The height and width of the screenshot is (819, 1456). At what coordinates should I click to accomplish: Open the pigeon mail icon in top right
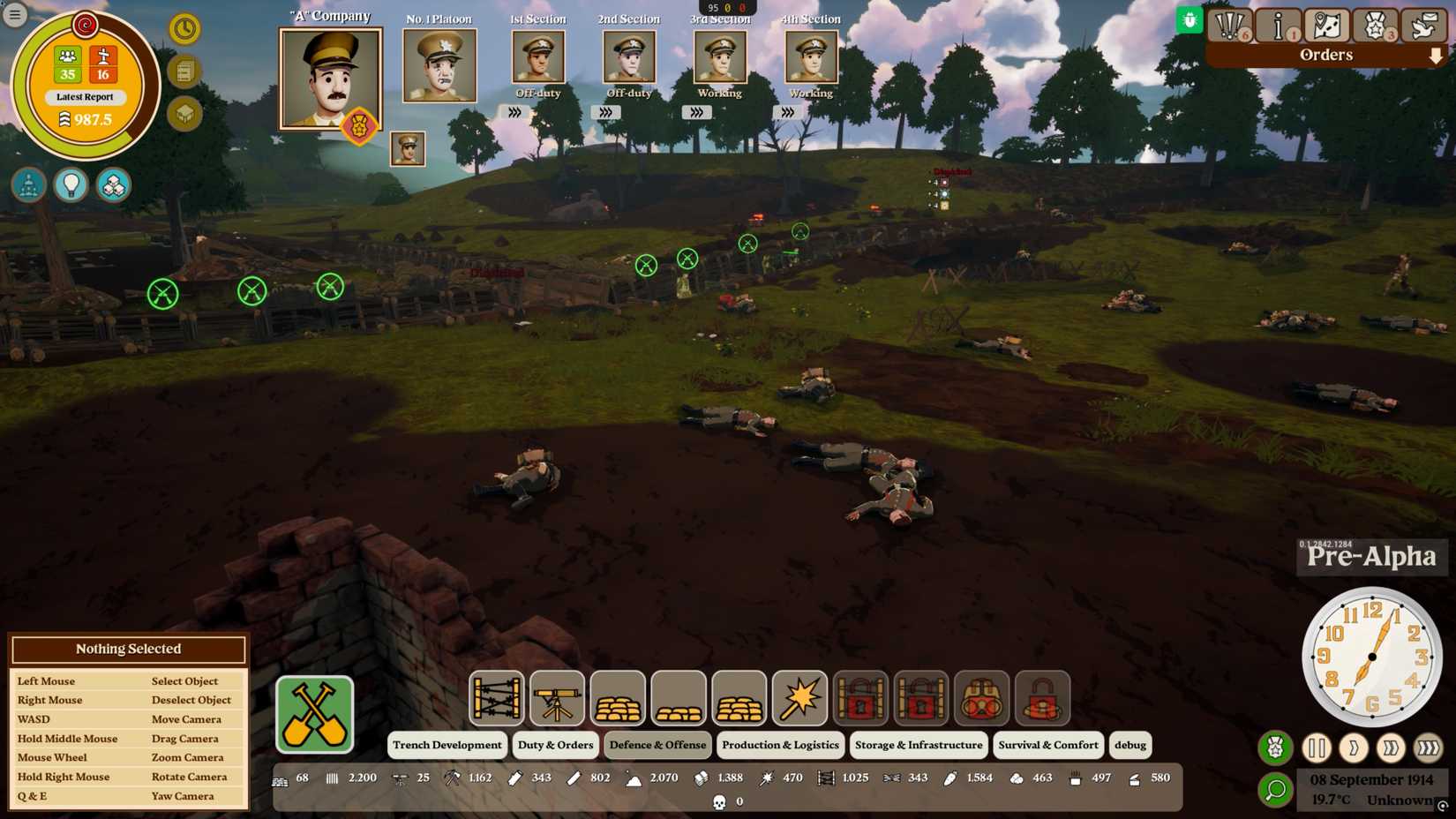click(x=1423, y=26)
